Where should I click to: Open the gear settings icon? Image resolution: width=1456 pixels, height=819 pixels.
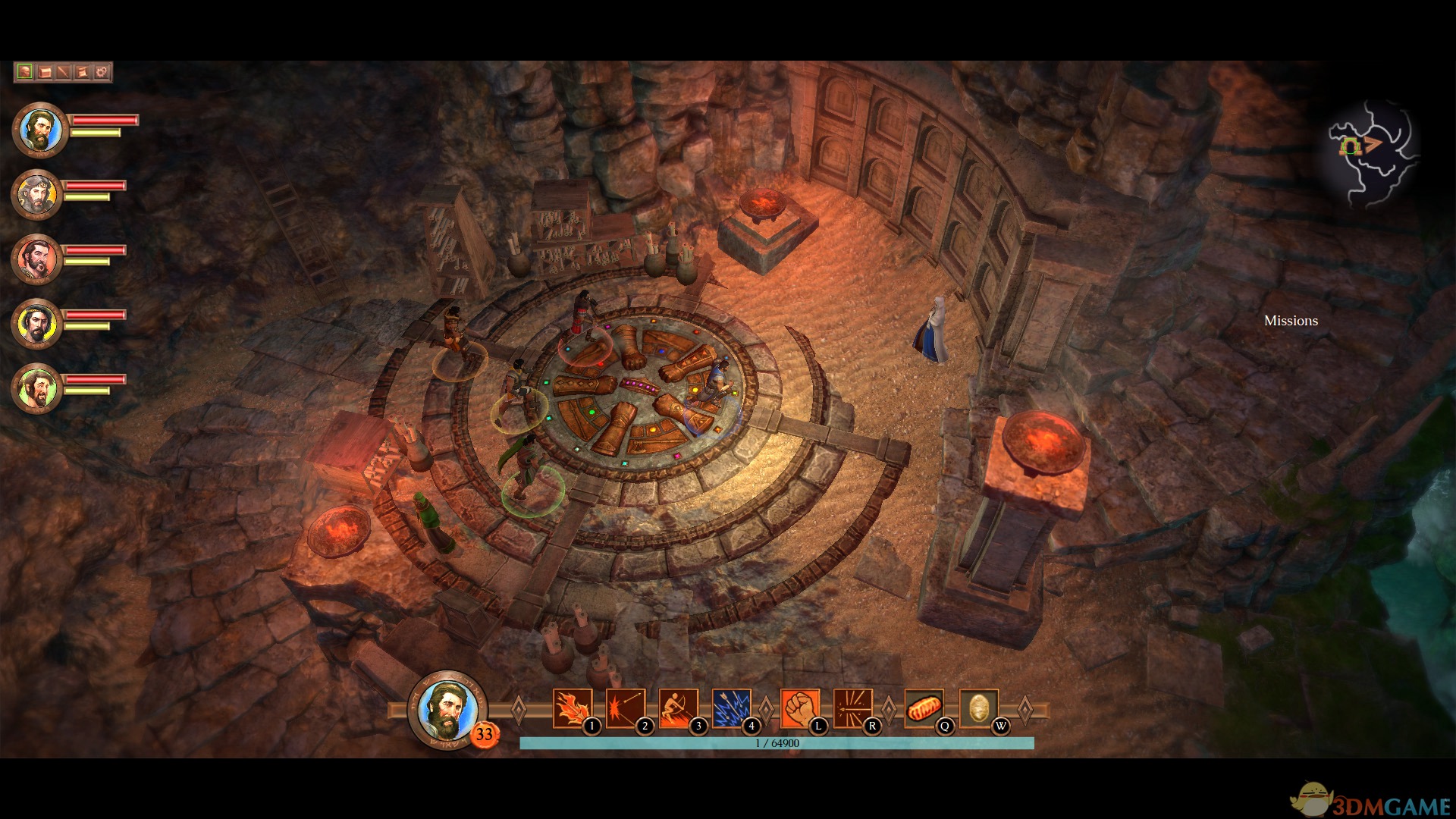pos(102,72)
